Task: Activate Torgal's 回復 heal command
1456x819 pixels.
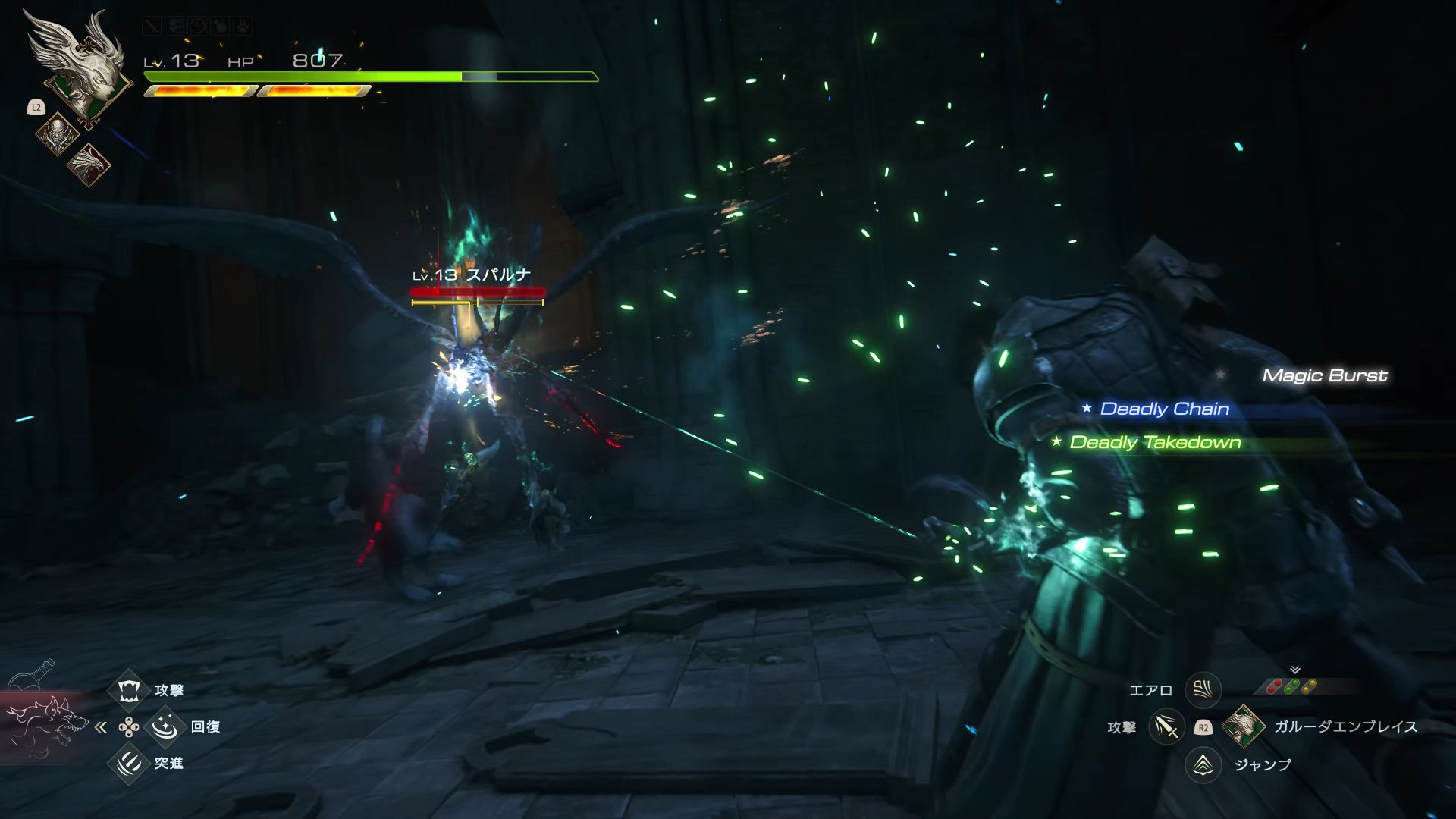Action: click(165, 726)
